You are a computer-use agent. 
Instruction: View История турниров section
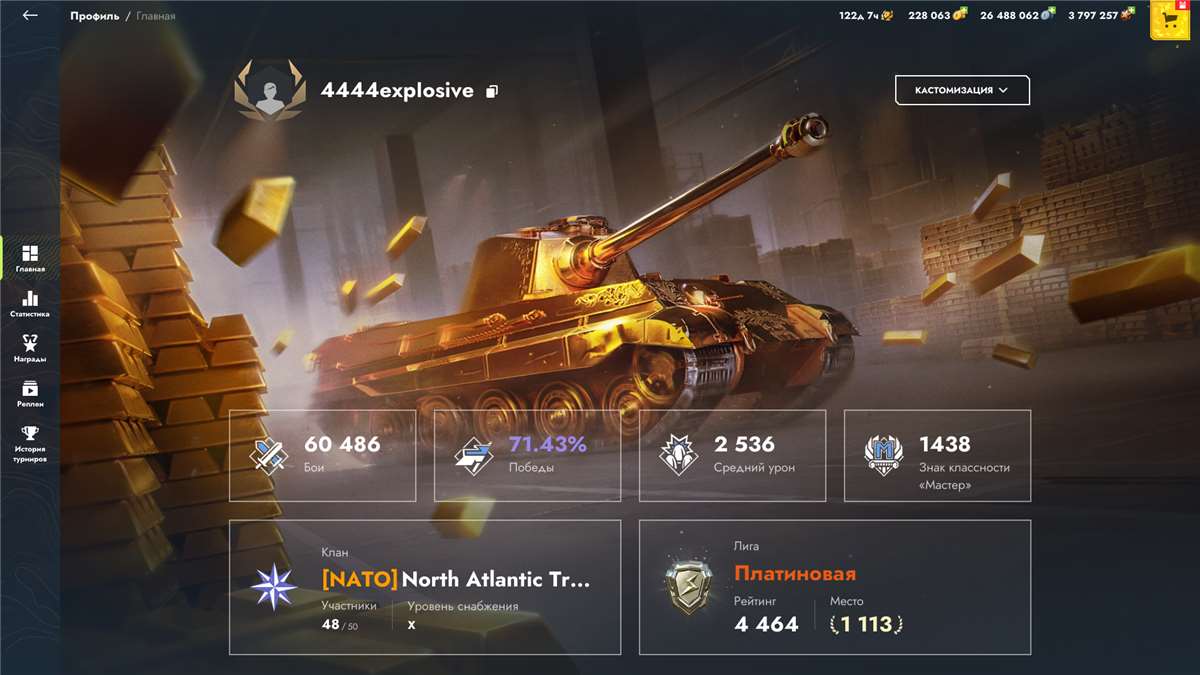pos(30,443)
